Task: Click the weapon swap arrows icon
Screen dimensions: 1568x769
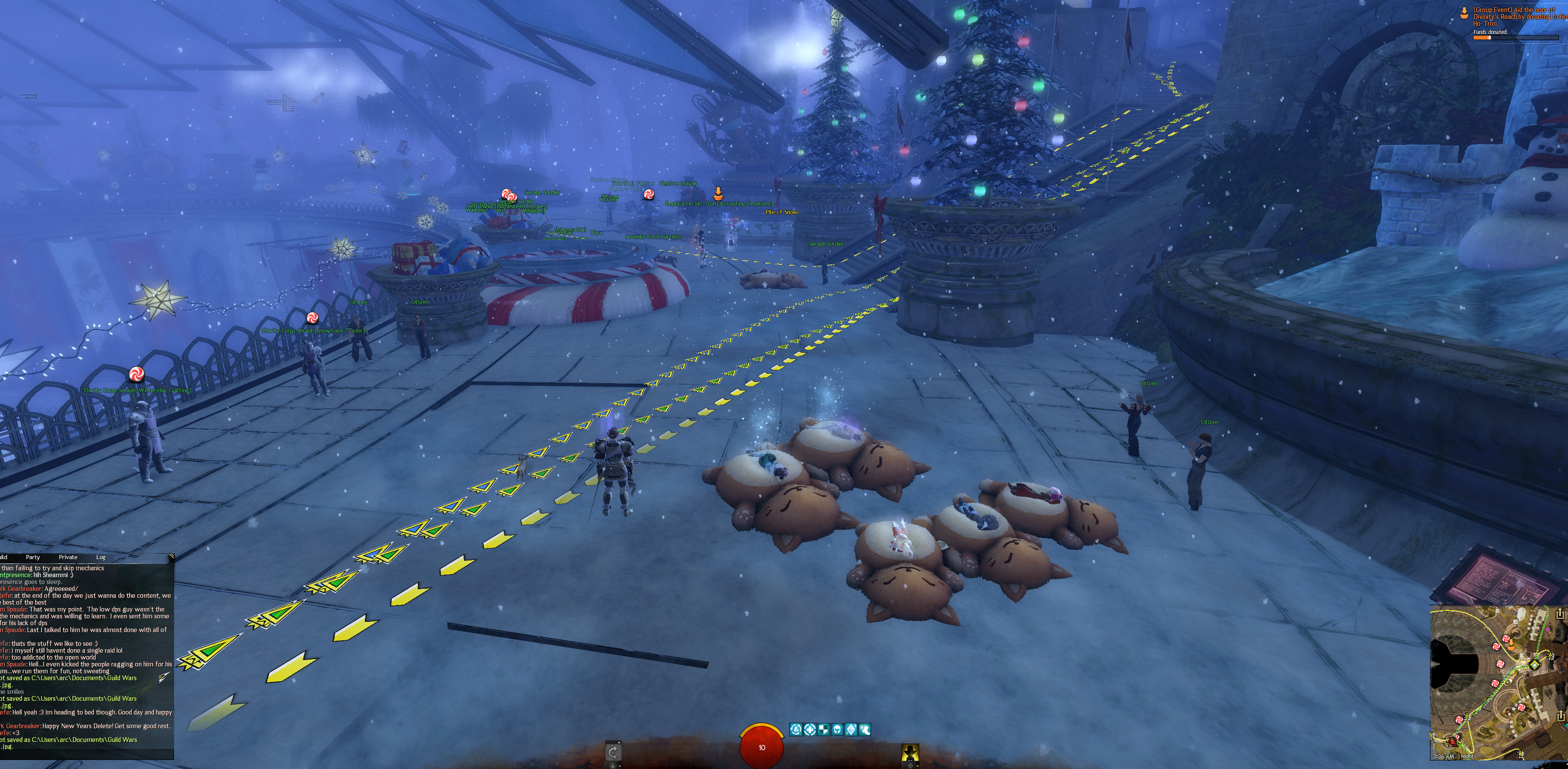Action: tap(613, 753)
